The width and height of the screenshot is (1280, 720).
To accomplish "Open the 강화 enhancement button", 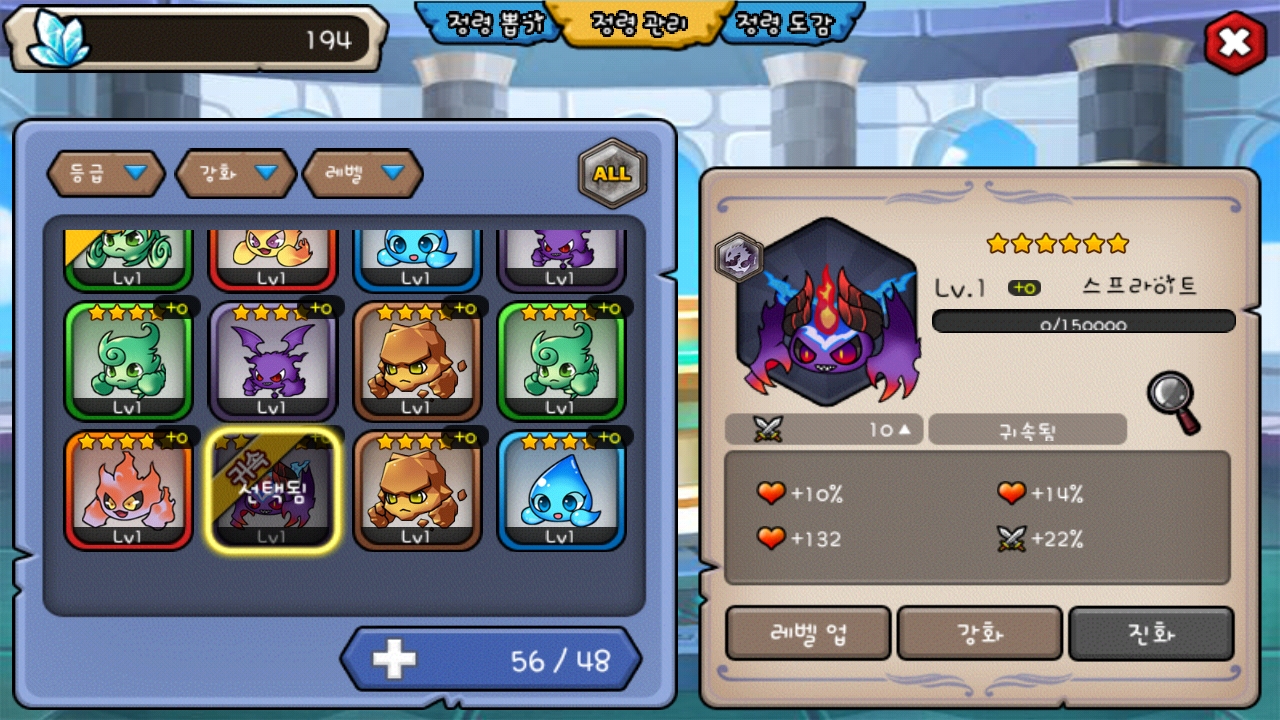I will pyautogui.click(x=980, y=633).
